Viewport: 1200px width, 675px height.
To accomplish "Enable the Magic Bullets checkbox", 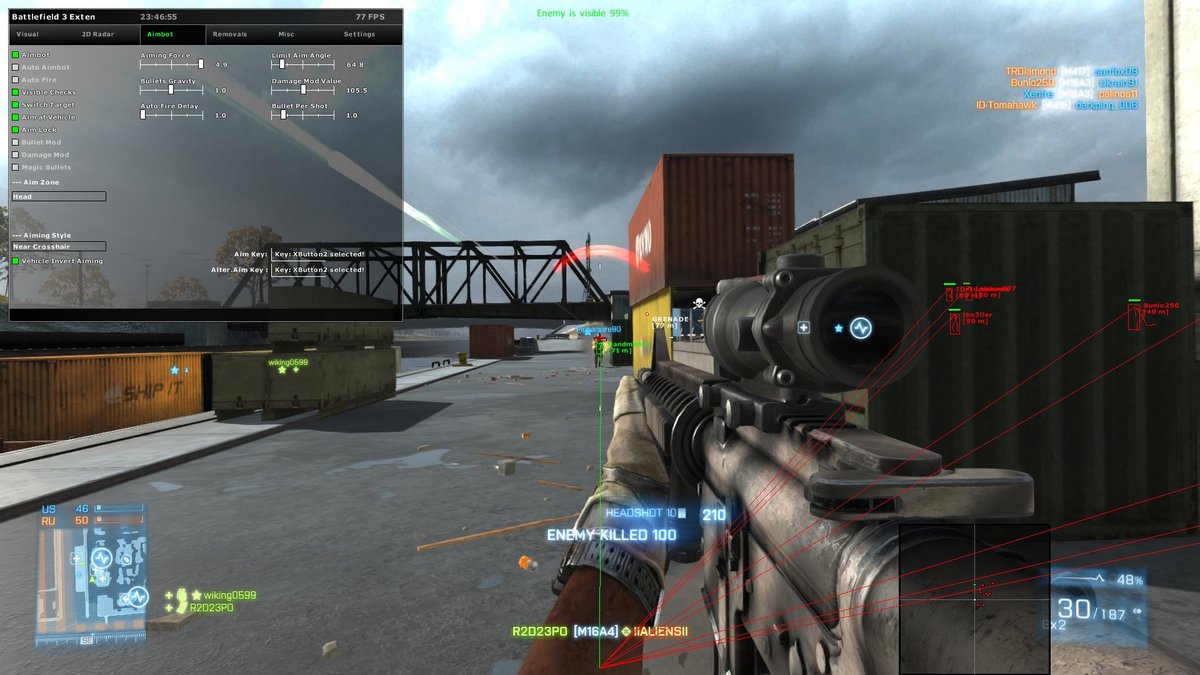I will (x=15, y=167).
